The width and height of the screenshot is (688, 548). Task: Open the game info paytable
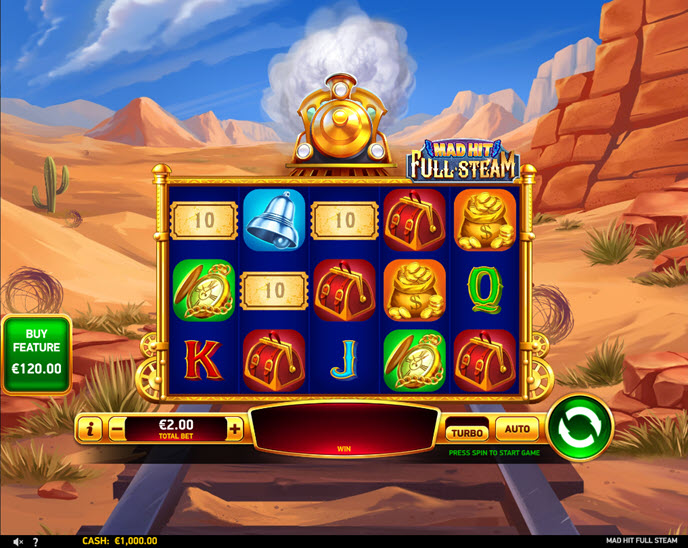90,429
